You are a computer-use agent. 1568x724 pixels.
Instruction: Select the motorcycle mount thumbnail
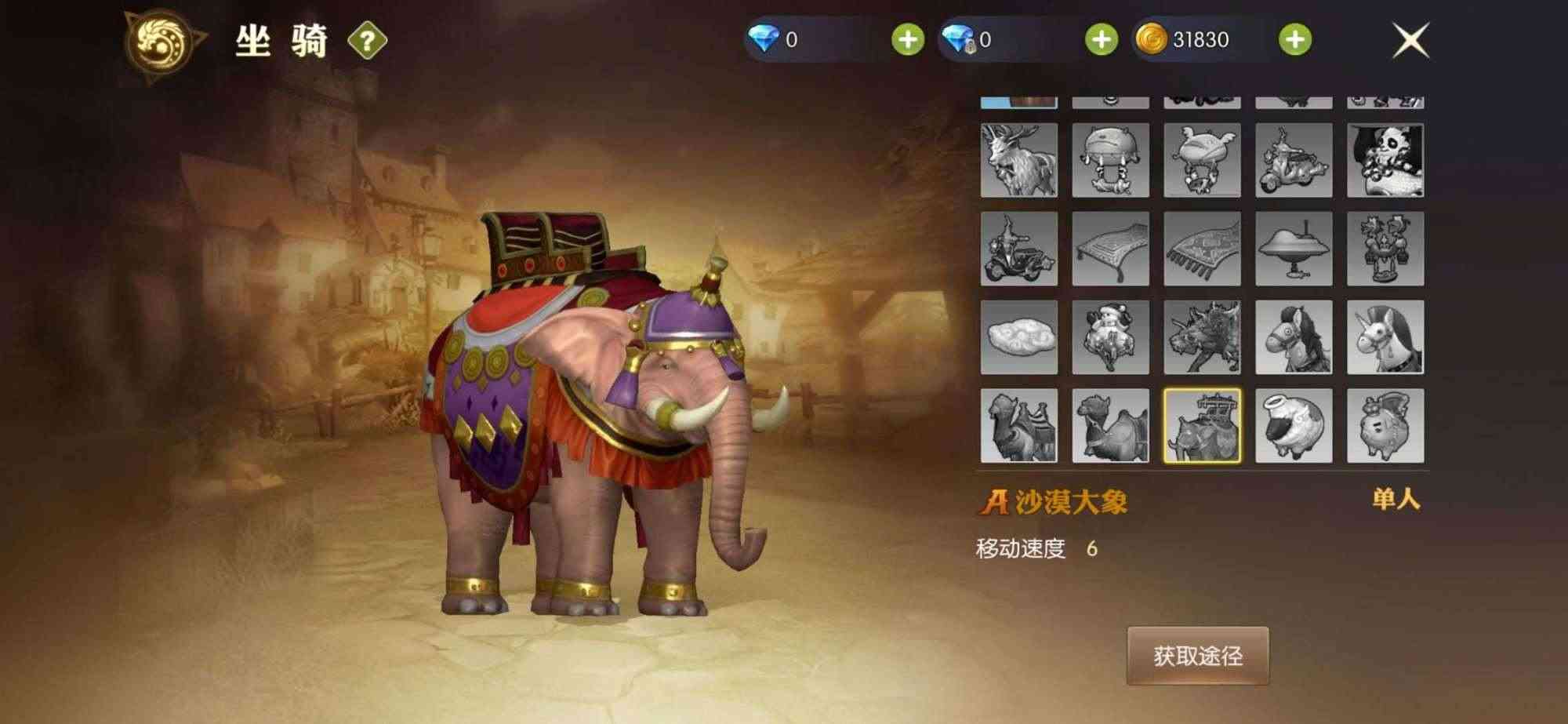pyautogui.click(x=1019, y=251)
